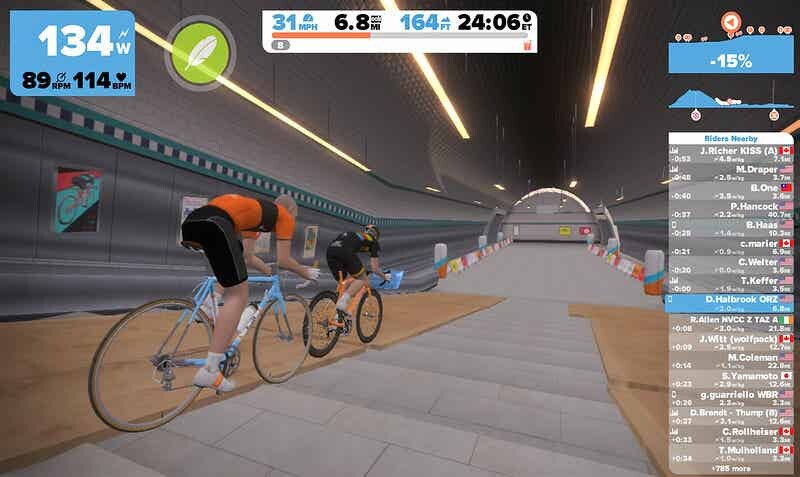
Task: Select rider B.Haas row
Action: [731, 229]
